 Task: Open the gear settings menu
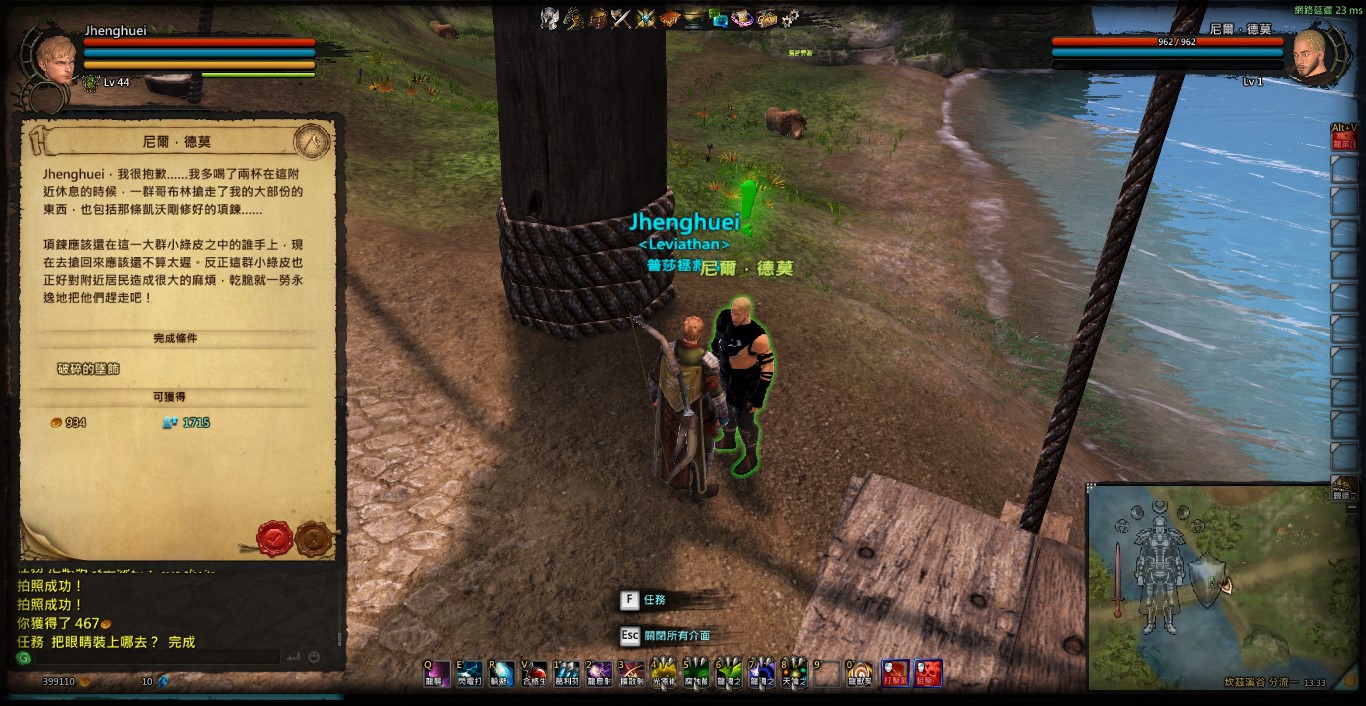(x=790, y=17)
